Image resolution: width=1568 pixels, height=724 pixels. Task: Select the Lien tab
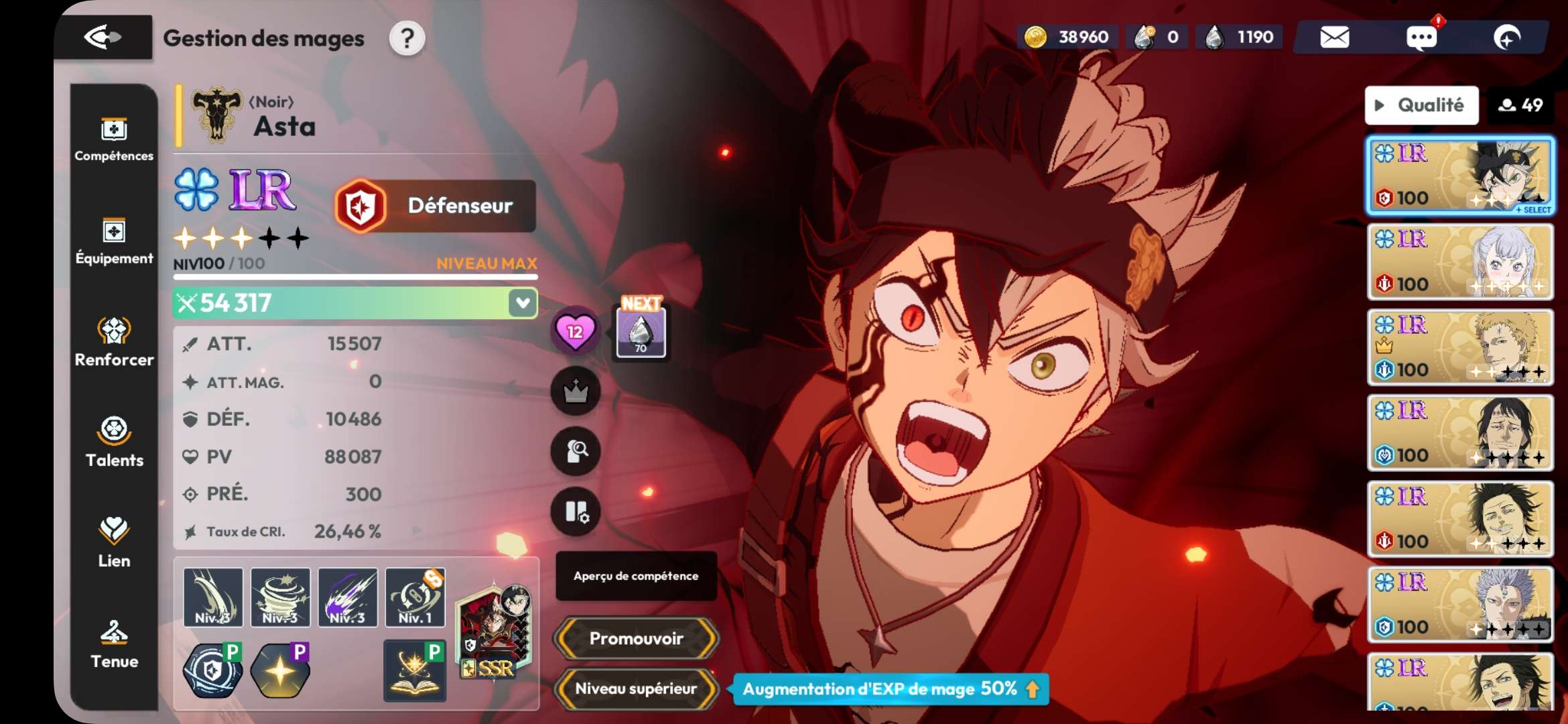[114, 543]
